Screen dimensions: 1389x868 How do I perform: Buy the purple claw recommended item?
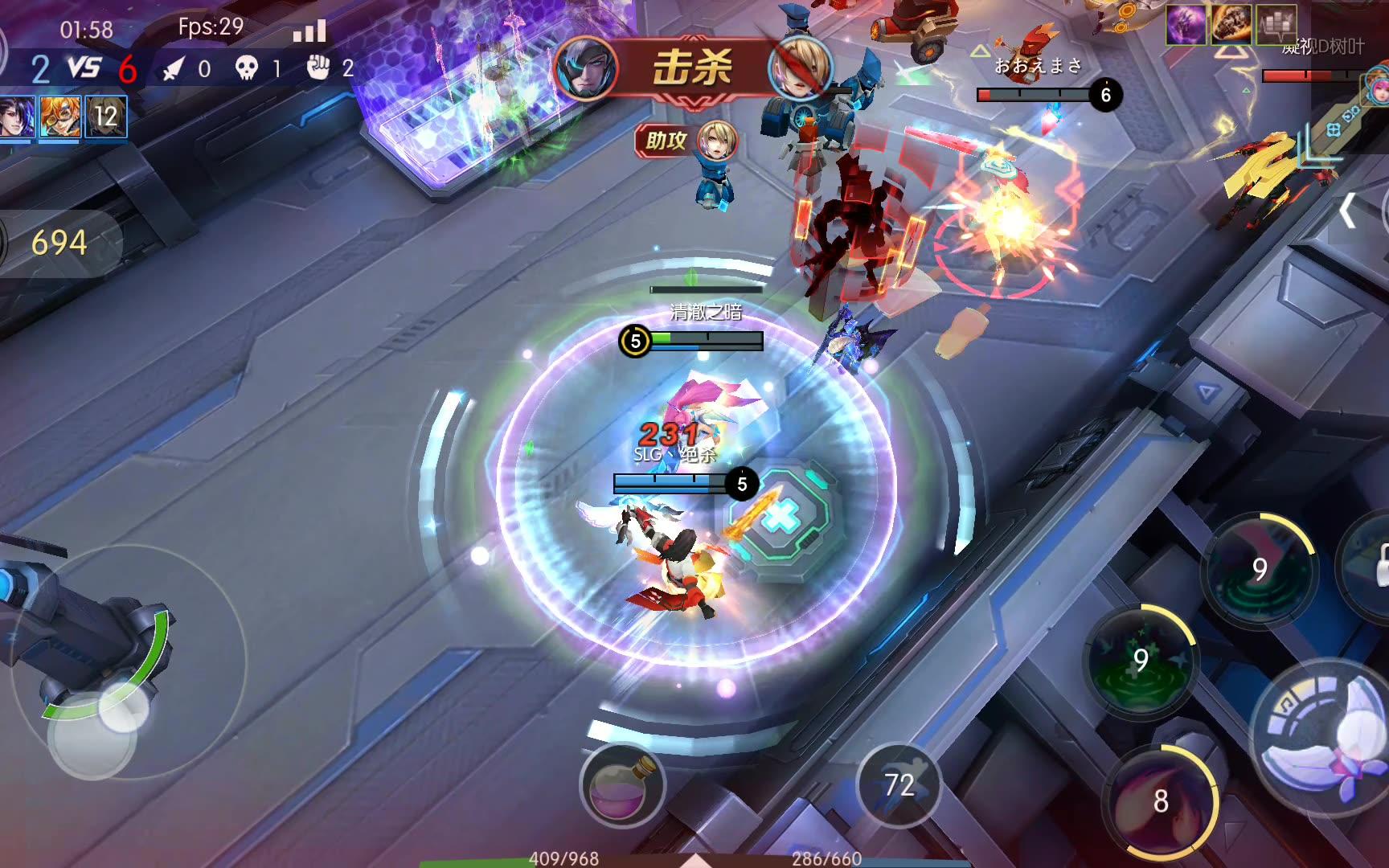click(x=1186, y=25)
